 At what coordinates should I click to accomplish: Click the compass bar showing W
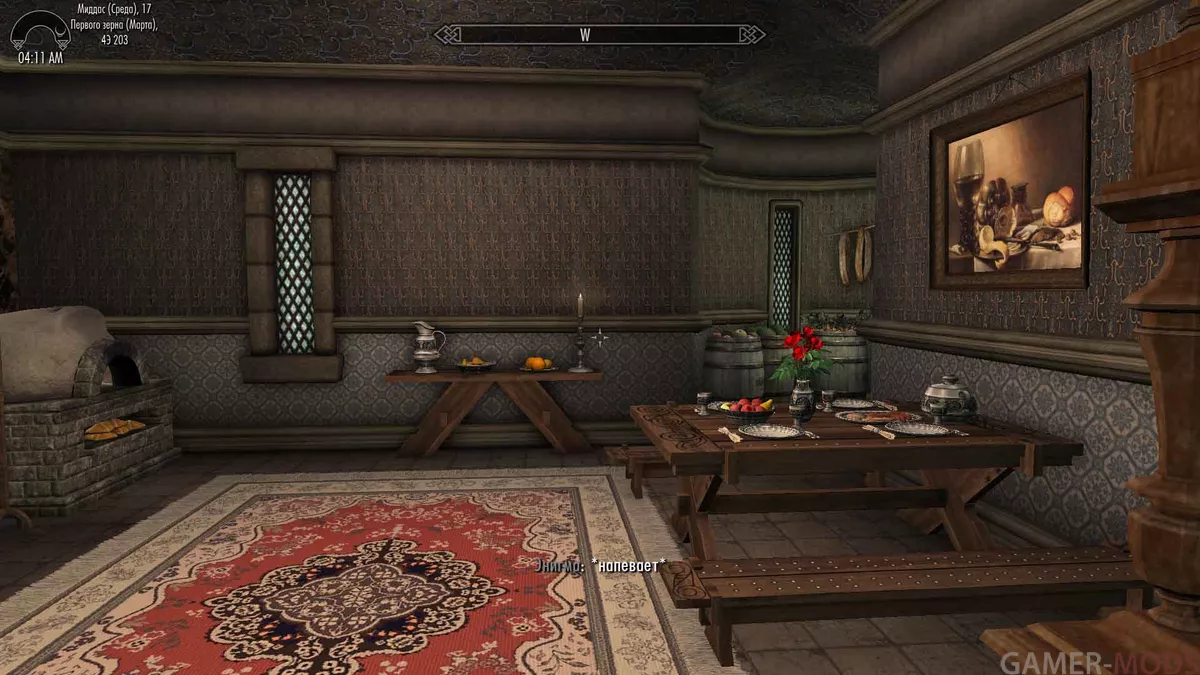pos(599,35)
